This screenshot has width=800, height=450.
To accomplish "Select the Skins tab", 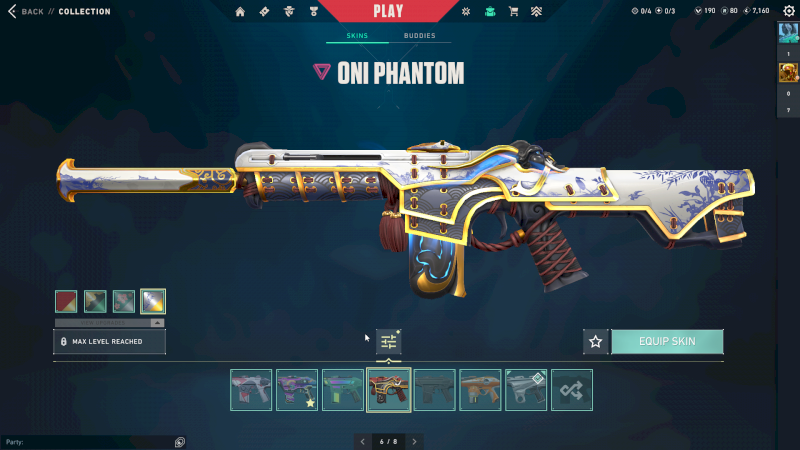I will pos(357,36).
